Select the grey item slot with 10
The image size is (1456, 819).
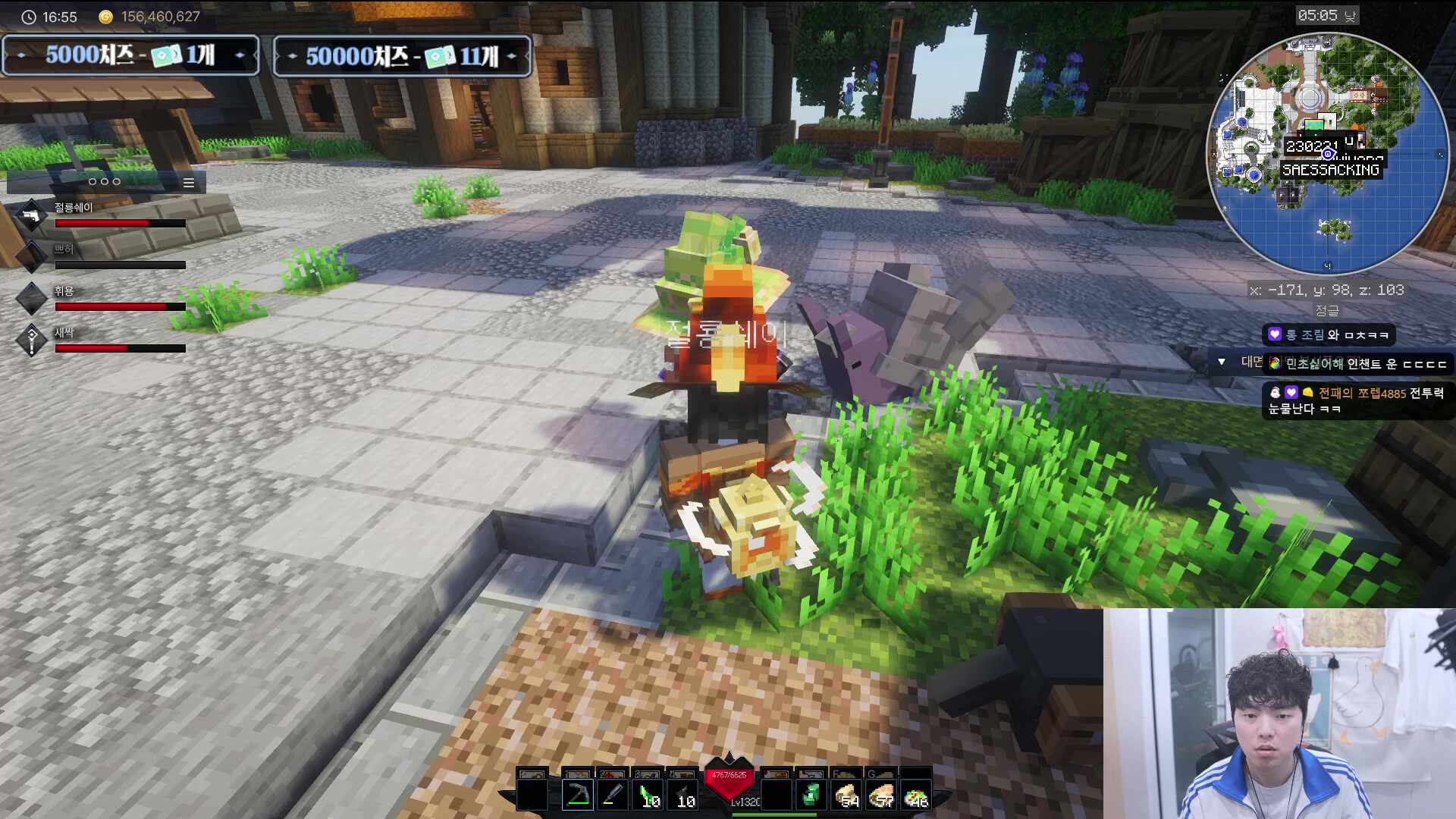(684, 795)
